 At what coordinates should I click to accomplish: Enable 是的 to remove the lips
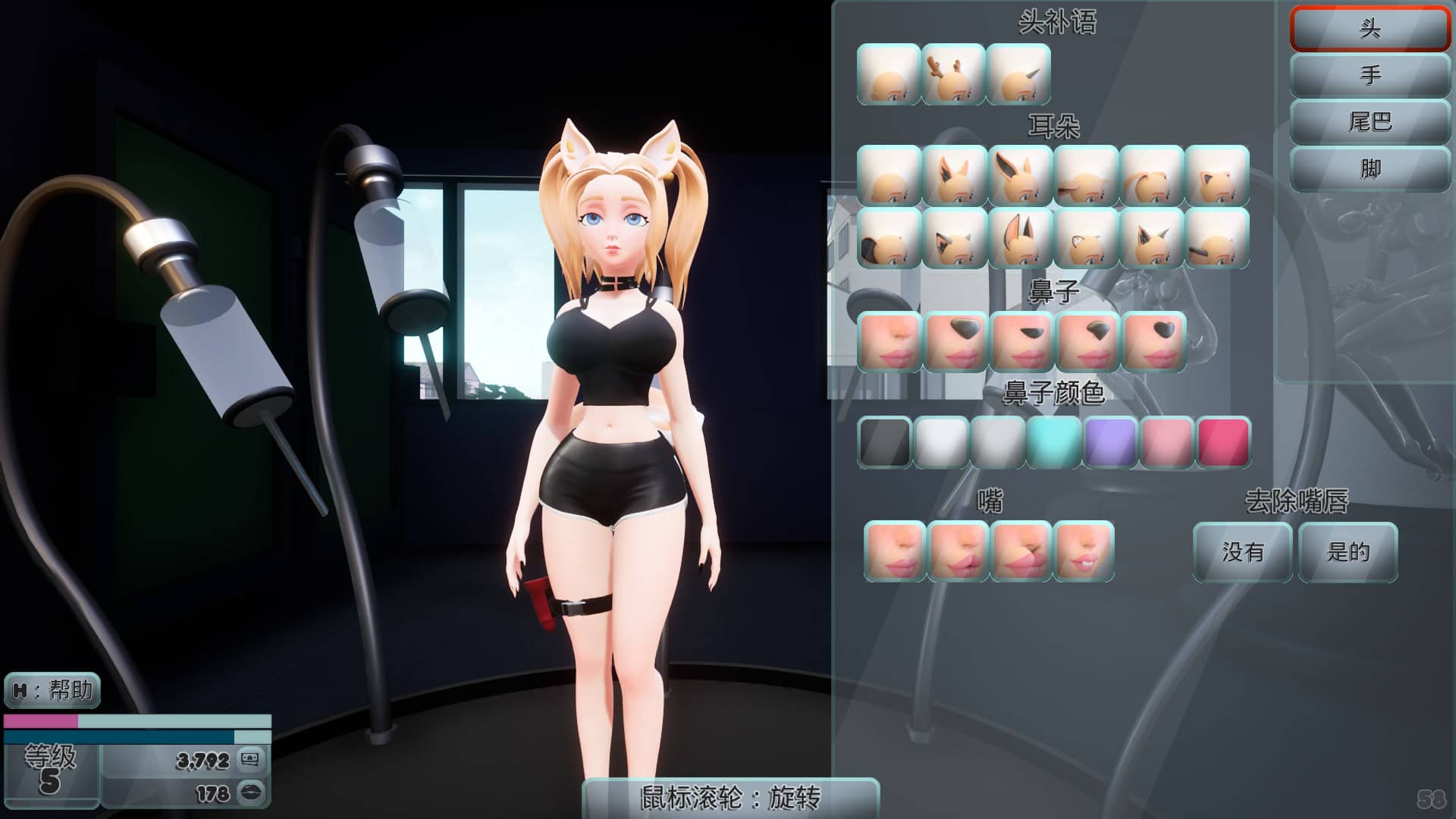tap(1347, 554)
